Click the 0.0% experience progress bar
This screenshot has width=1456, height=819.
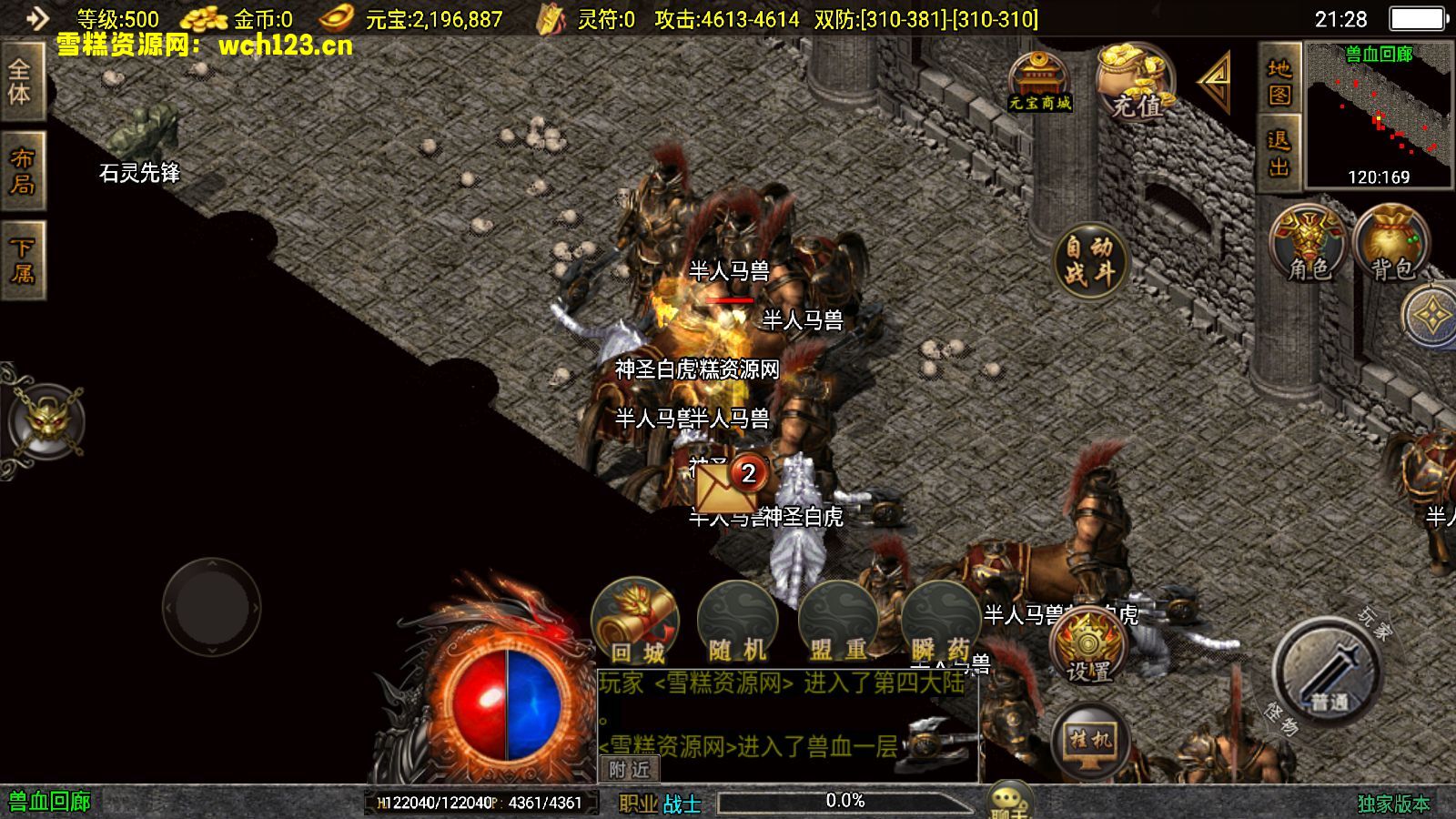(x=846, y=802)
